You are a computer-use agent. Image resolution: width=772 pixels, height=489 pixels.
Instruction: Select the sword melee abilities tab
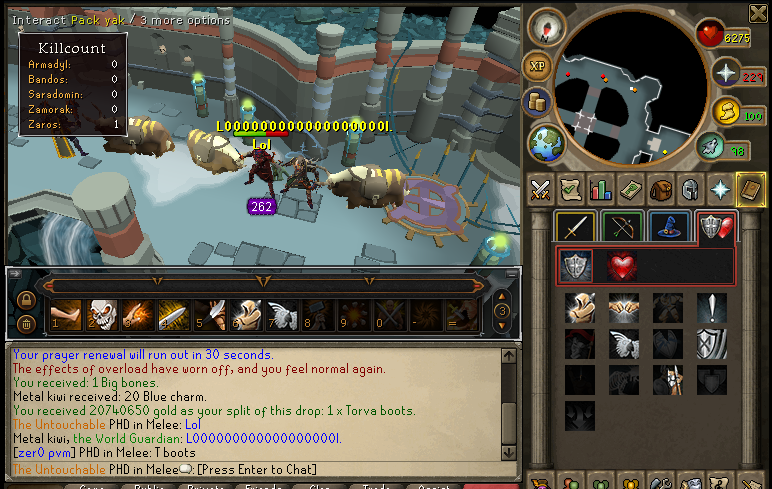[574, 227]
